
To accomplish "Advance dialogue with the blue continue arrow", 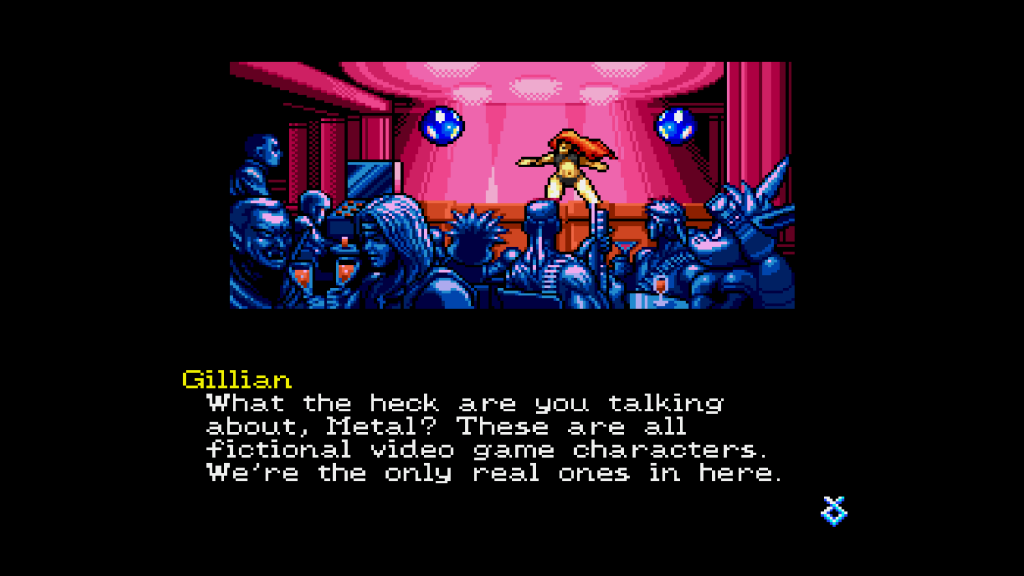I will (834, 511).
